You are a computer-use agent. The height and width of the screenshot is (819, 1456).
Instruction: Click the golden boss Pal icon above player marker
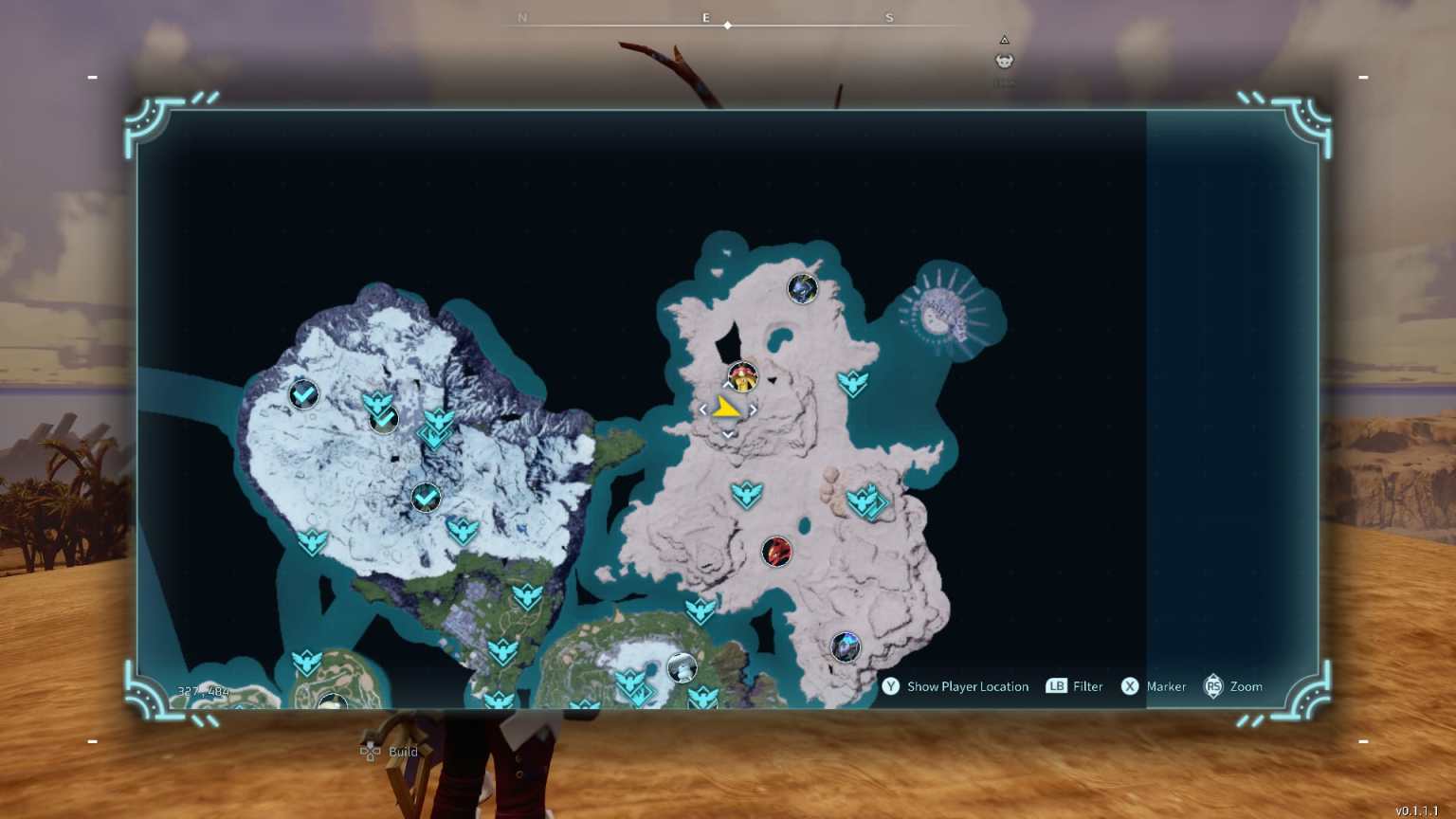(742, 377)
